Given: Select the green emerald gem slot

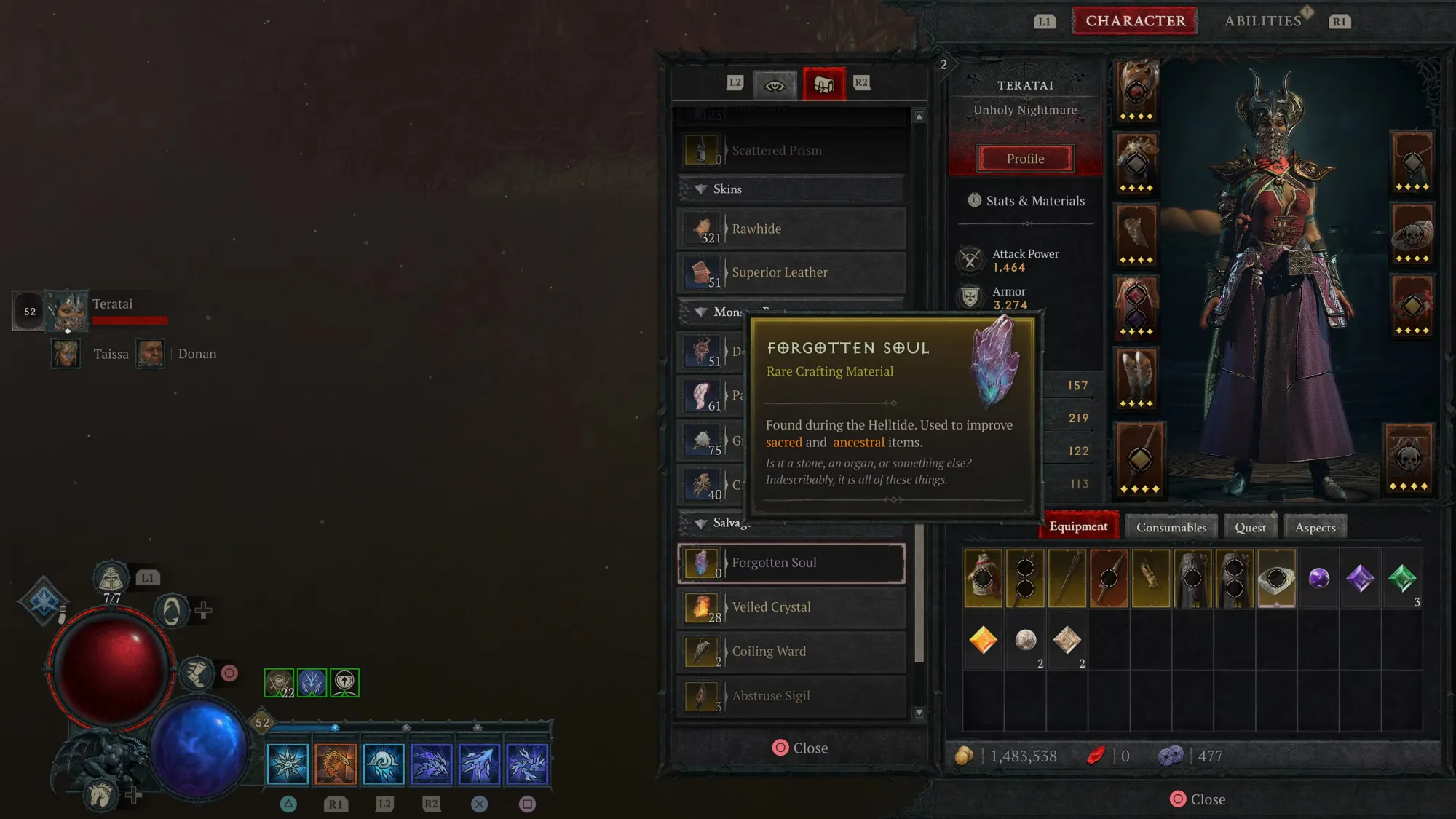Looking at the screenshot, I should (x=1402, y=579).
